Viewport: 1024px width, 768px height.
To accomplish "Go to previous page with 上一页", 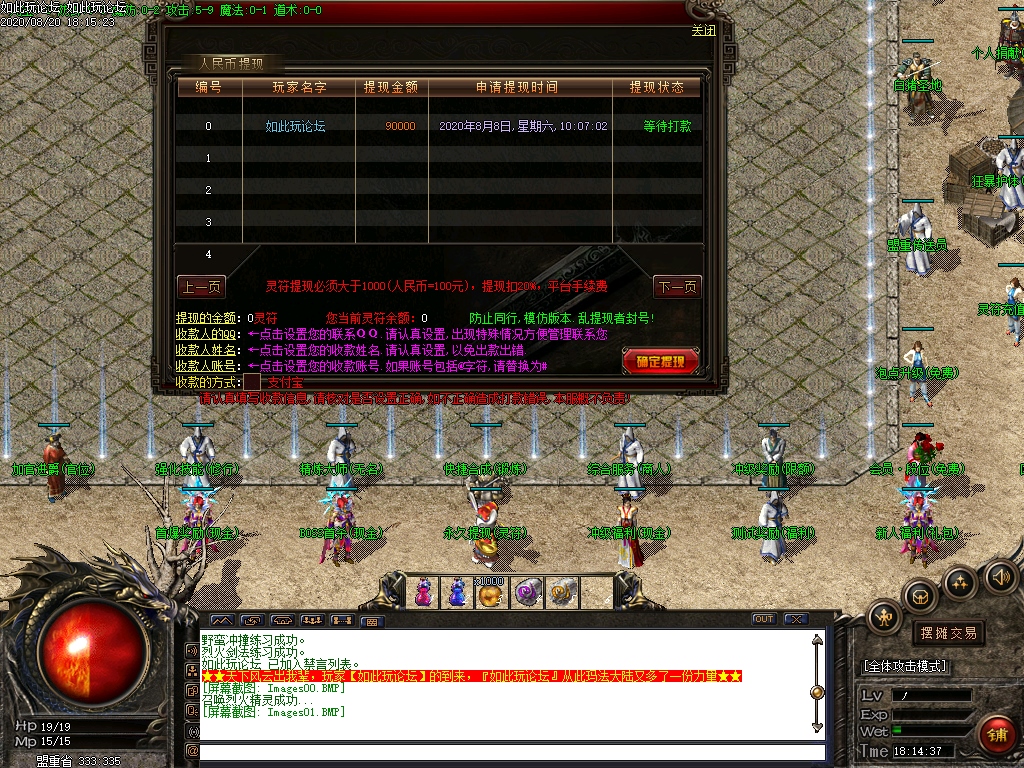I will point(201,287).
